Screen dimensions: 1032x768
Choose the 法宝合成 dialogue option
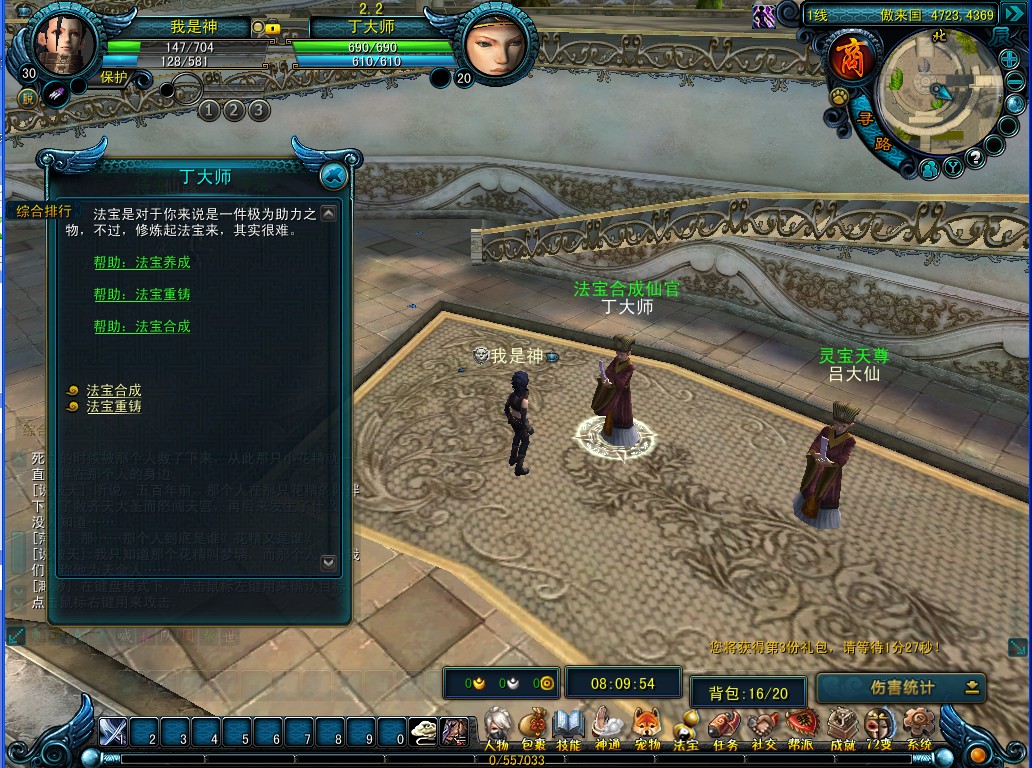coord(113,391)
